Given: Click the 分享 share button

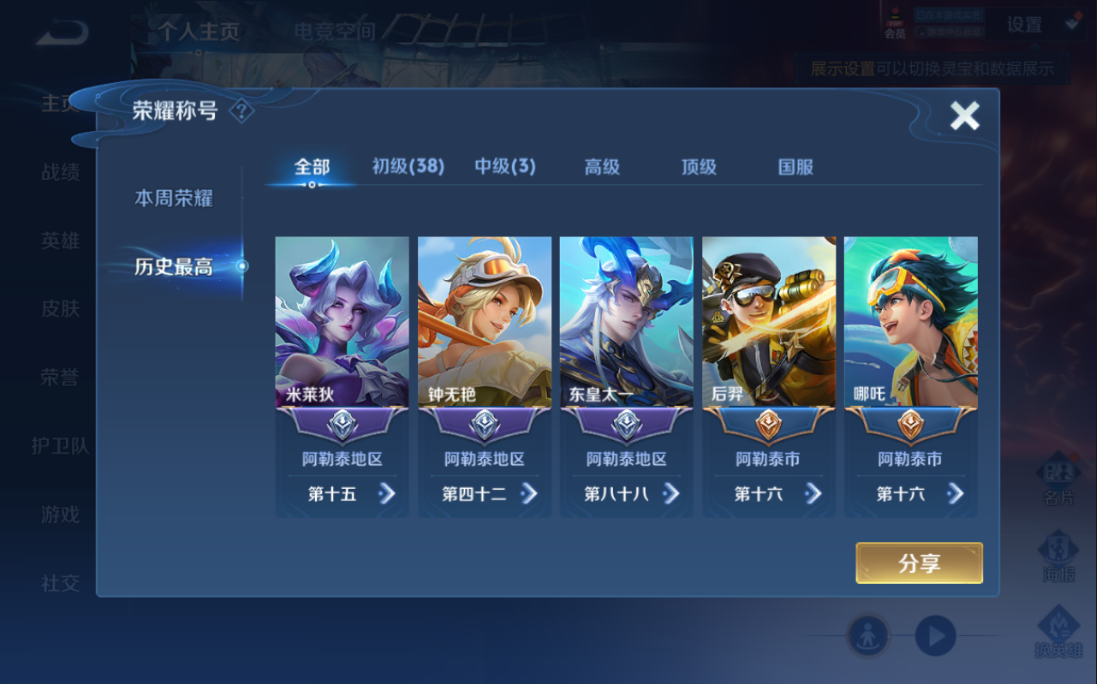Looking at the screenshot, I should 919,563.
